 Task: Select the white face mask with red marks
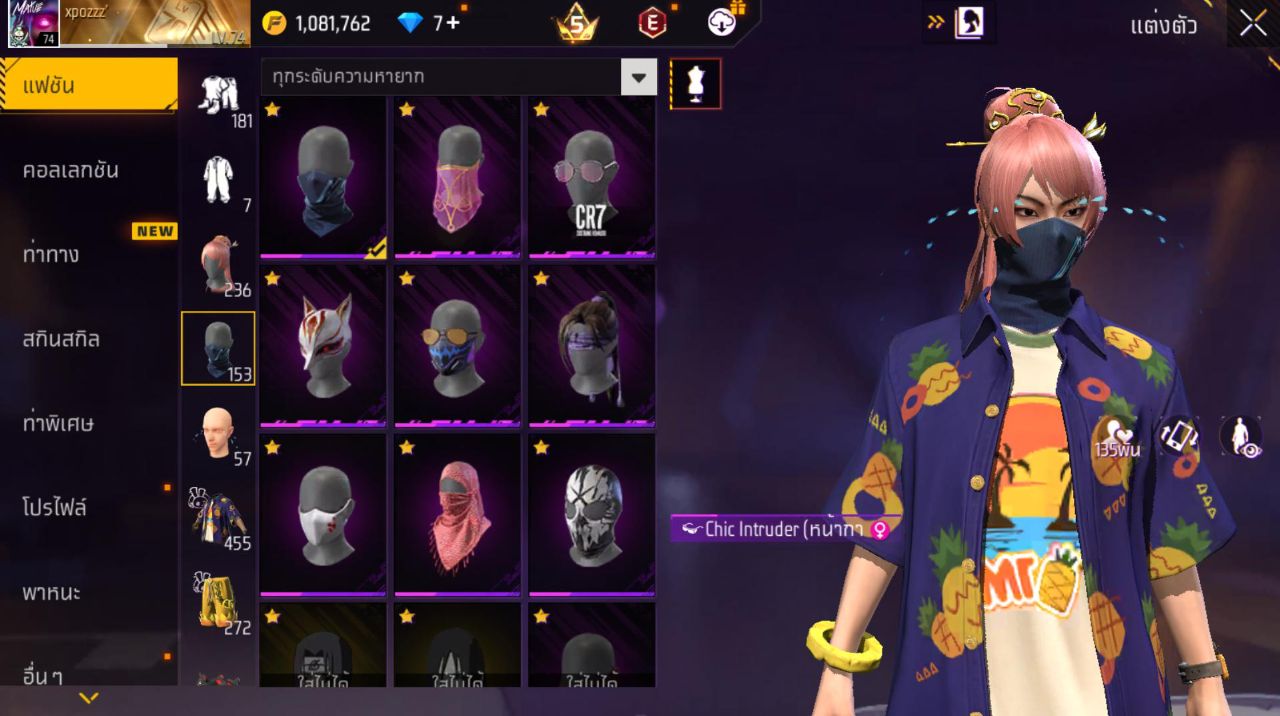coord(323,514)
